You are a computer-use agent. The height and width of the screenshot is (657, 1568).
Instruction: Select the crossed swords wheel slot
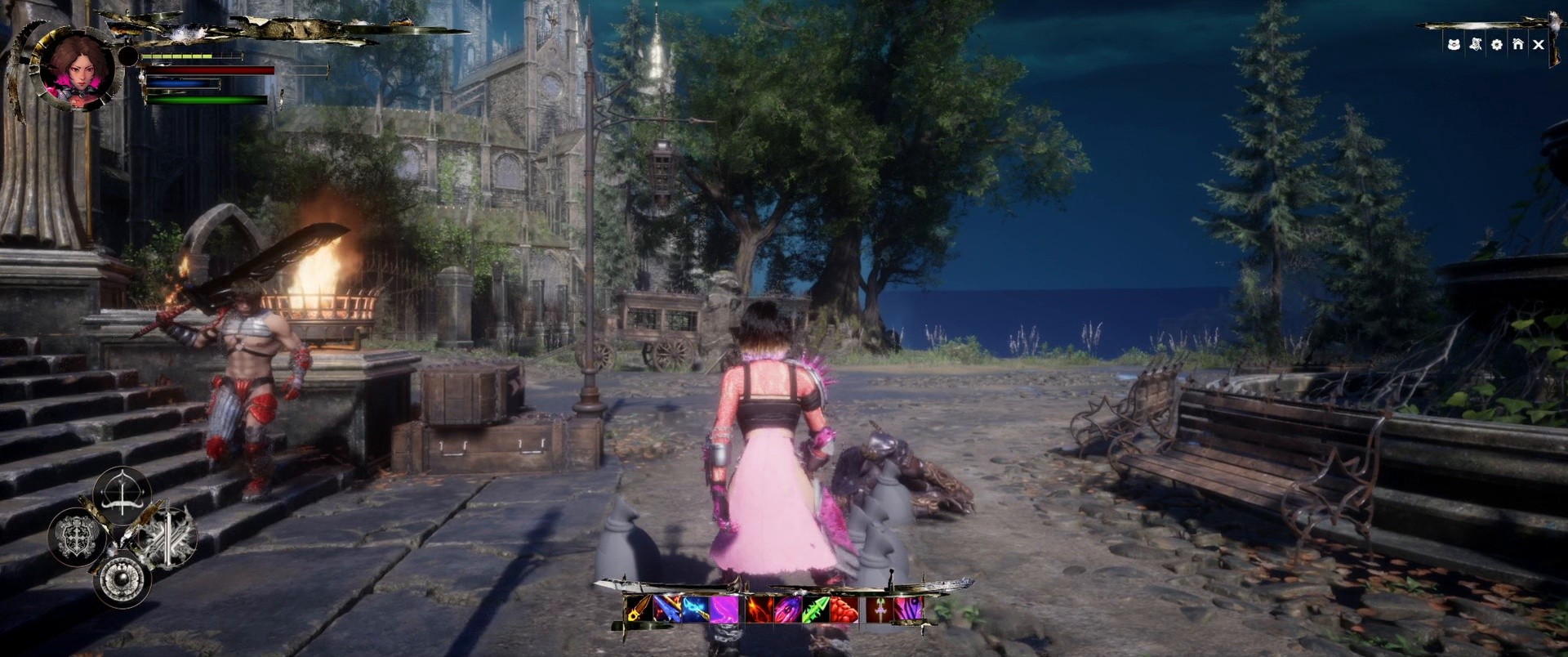click(167, 537)
